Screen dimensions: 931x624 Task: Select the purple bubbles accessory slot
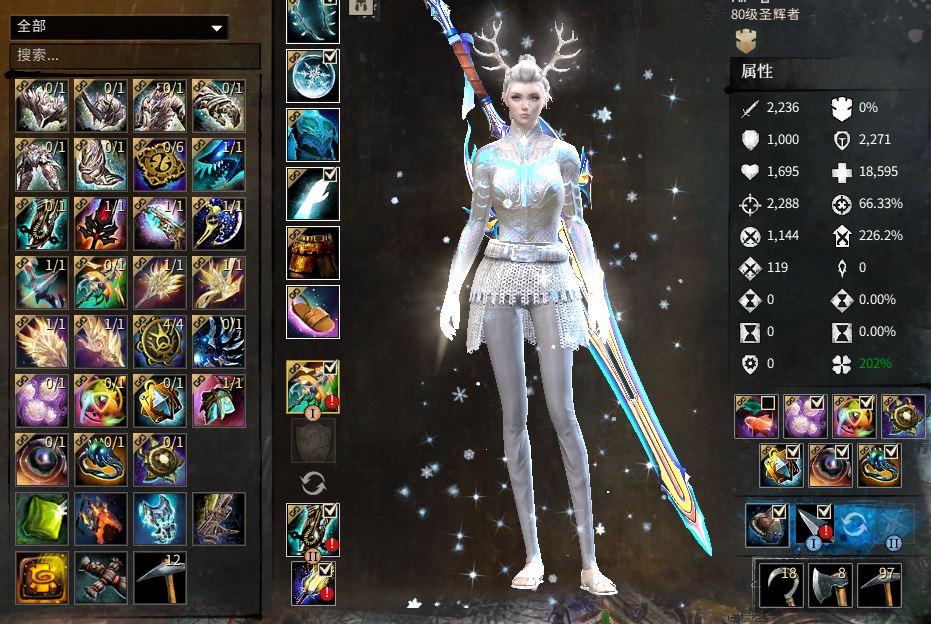point(807,416)
